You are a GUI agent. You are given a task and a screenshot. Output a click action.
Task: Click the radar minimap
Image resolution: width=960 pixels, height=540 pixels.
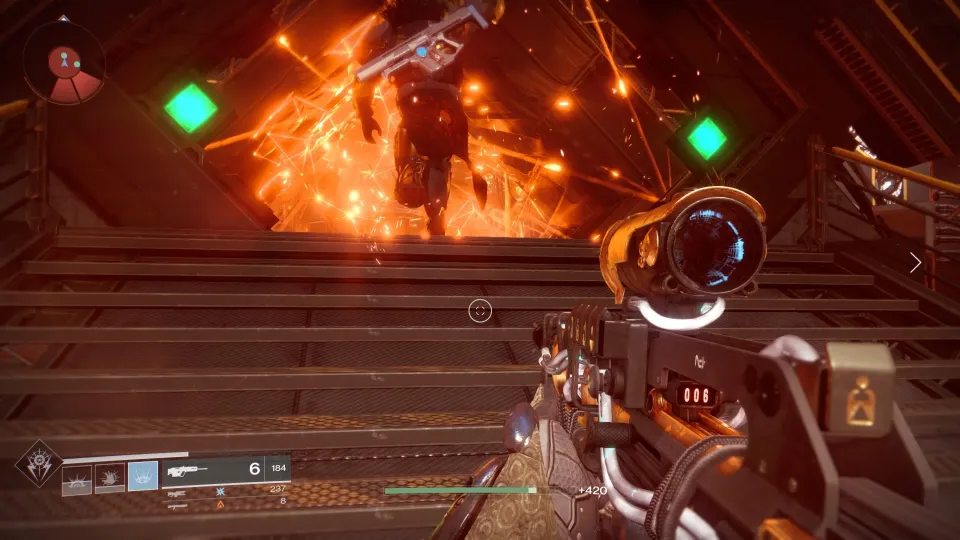[65, 62]
